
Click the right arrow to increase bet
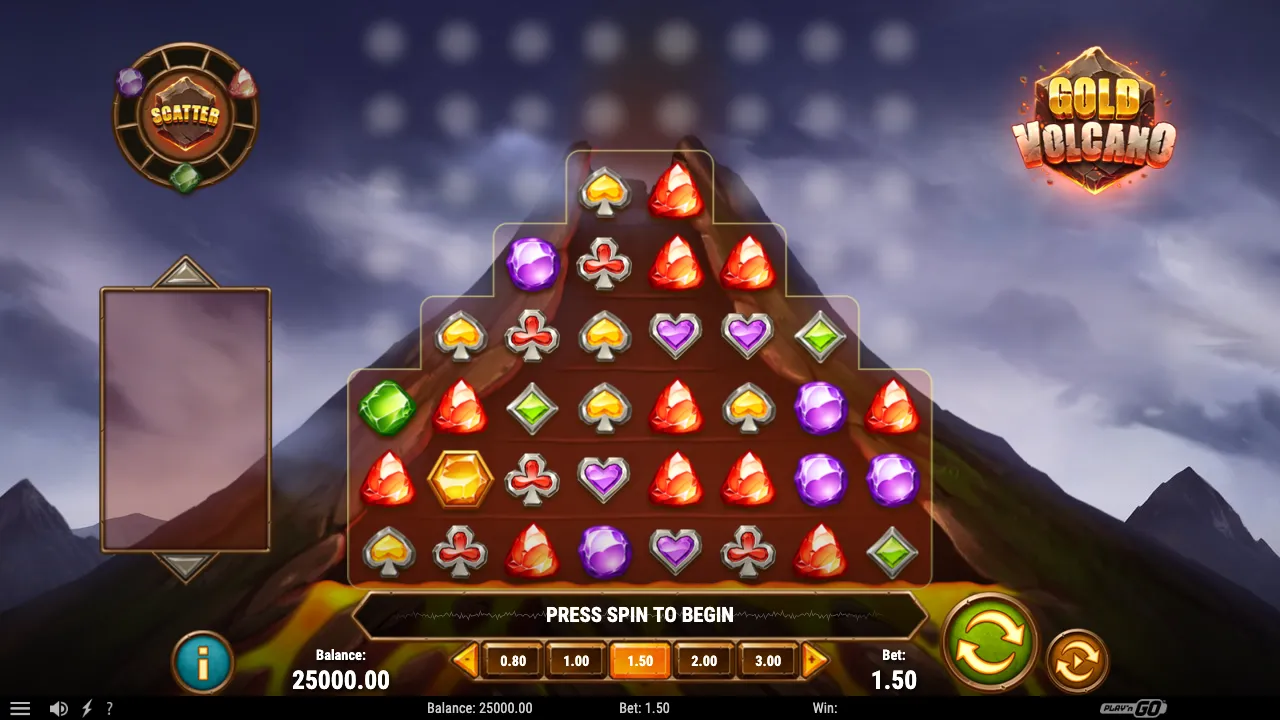pyautogui.click(x=813, y=660)
